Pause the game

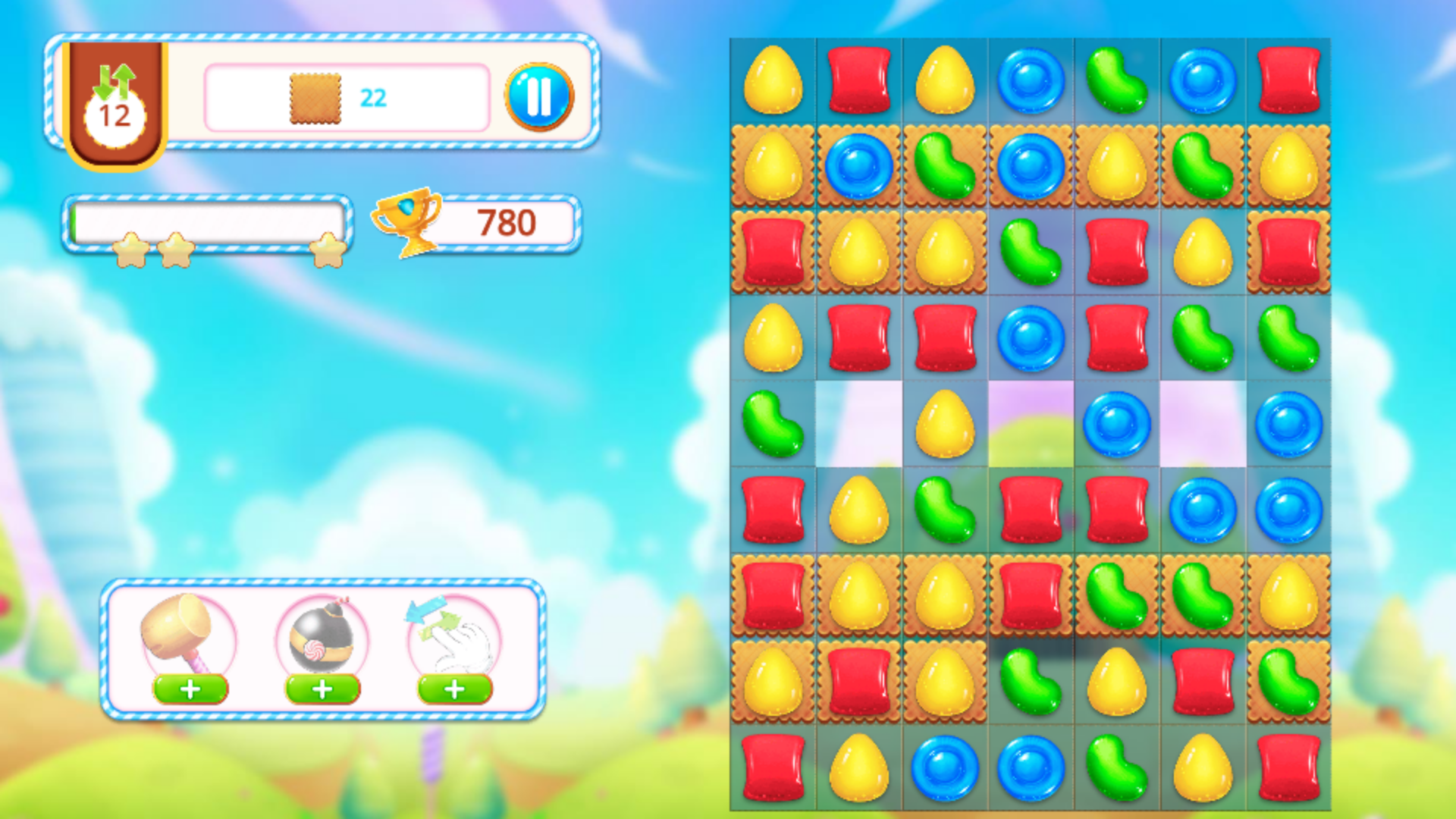coord(539,93)
